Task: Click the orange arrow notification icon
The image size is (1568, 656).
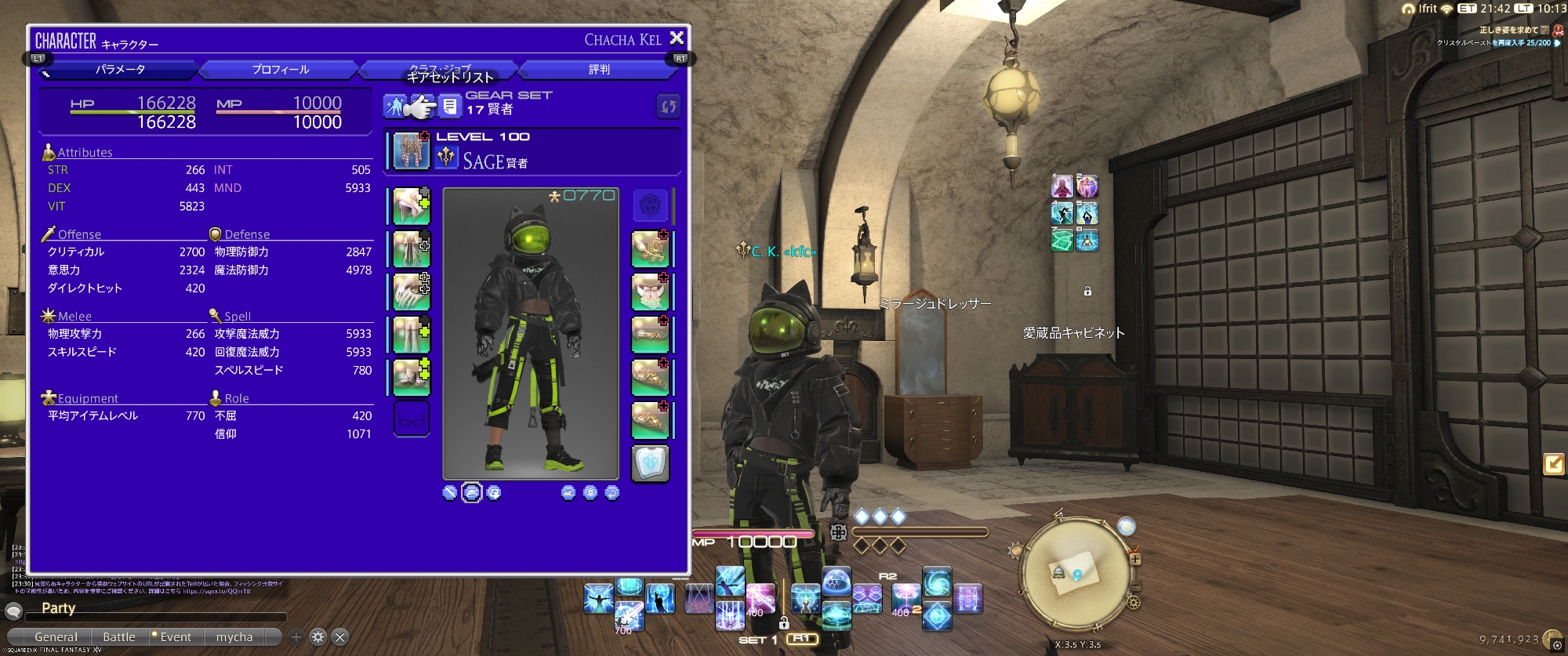Action: [x=1552, y=464]
